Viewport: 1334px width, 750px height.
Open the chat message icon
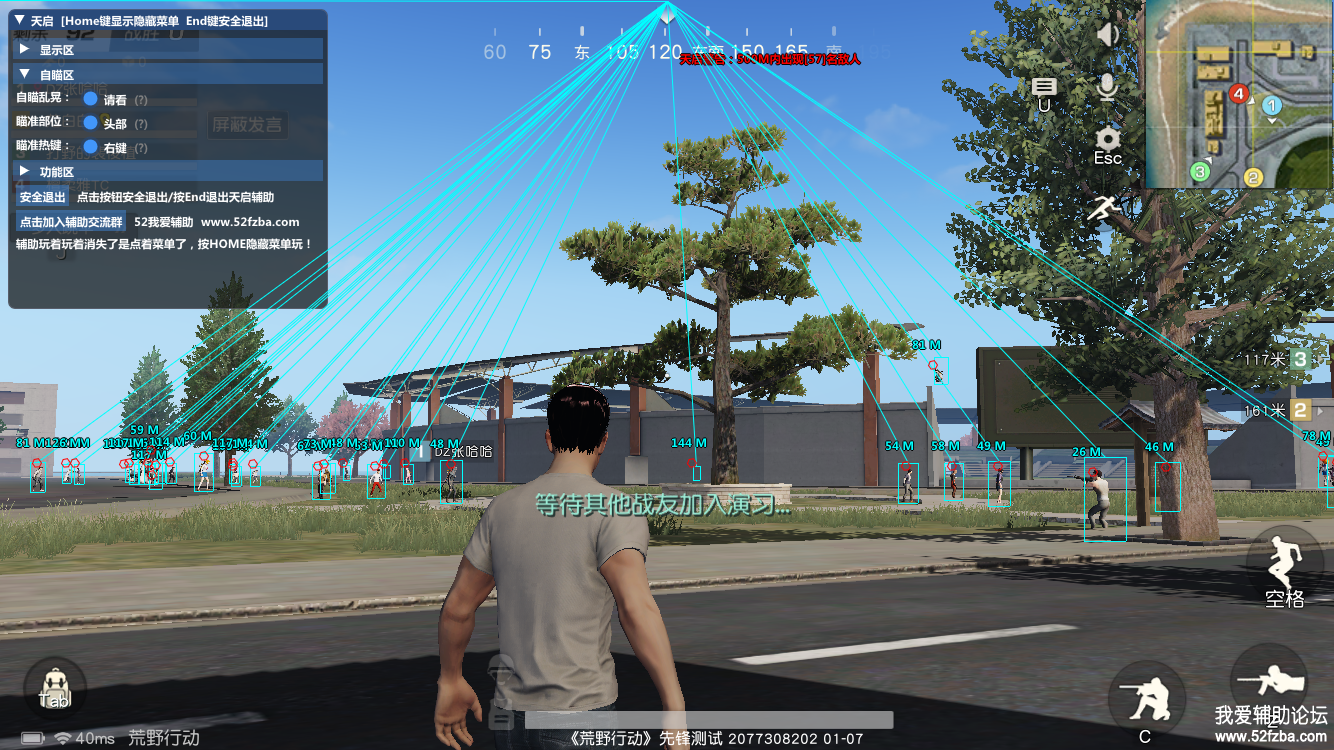click(1044, 88)
